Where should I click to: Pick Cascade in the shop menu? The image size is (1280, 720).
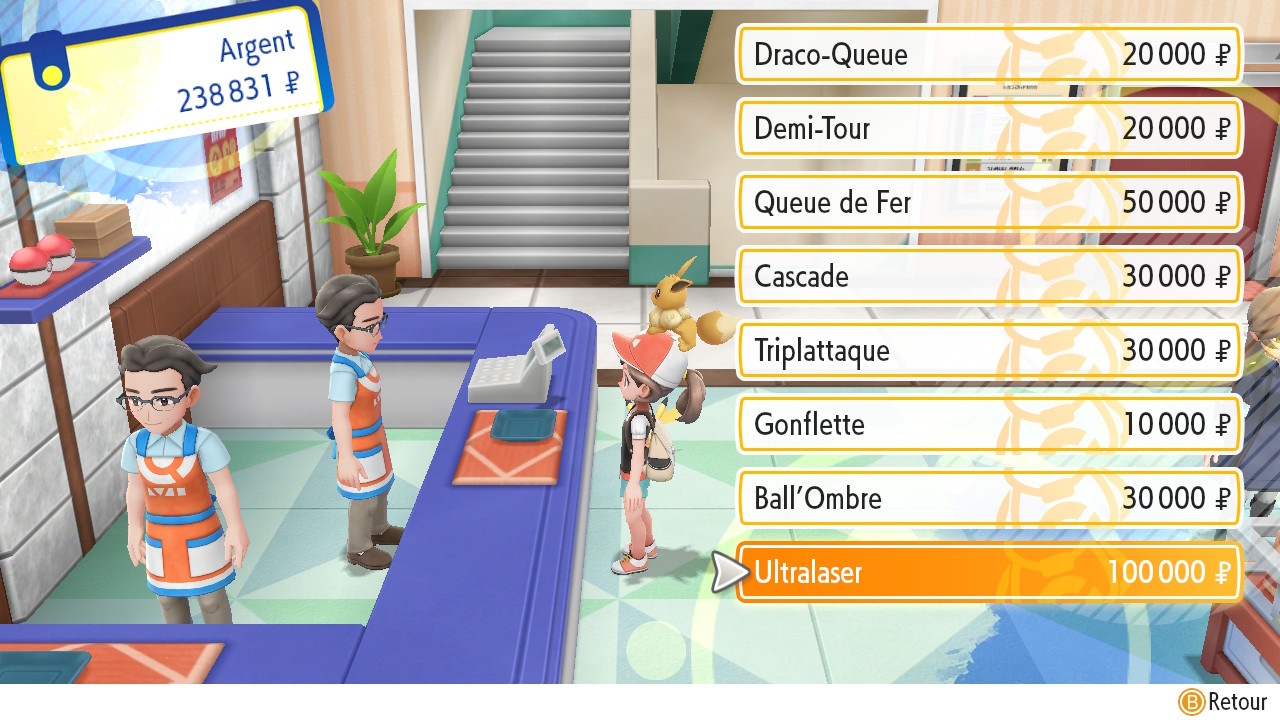tap(988, 276)
